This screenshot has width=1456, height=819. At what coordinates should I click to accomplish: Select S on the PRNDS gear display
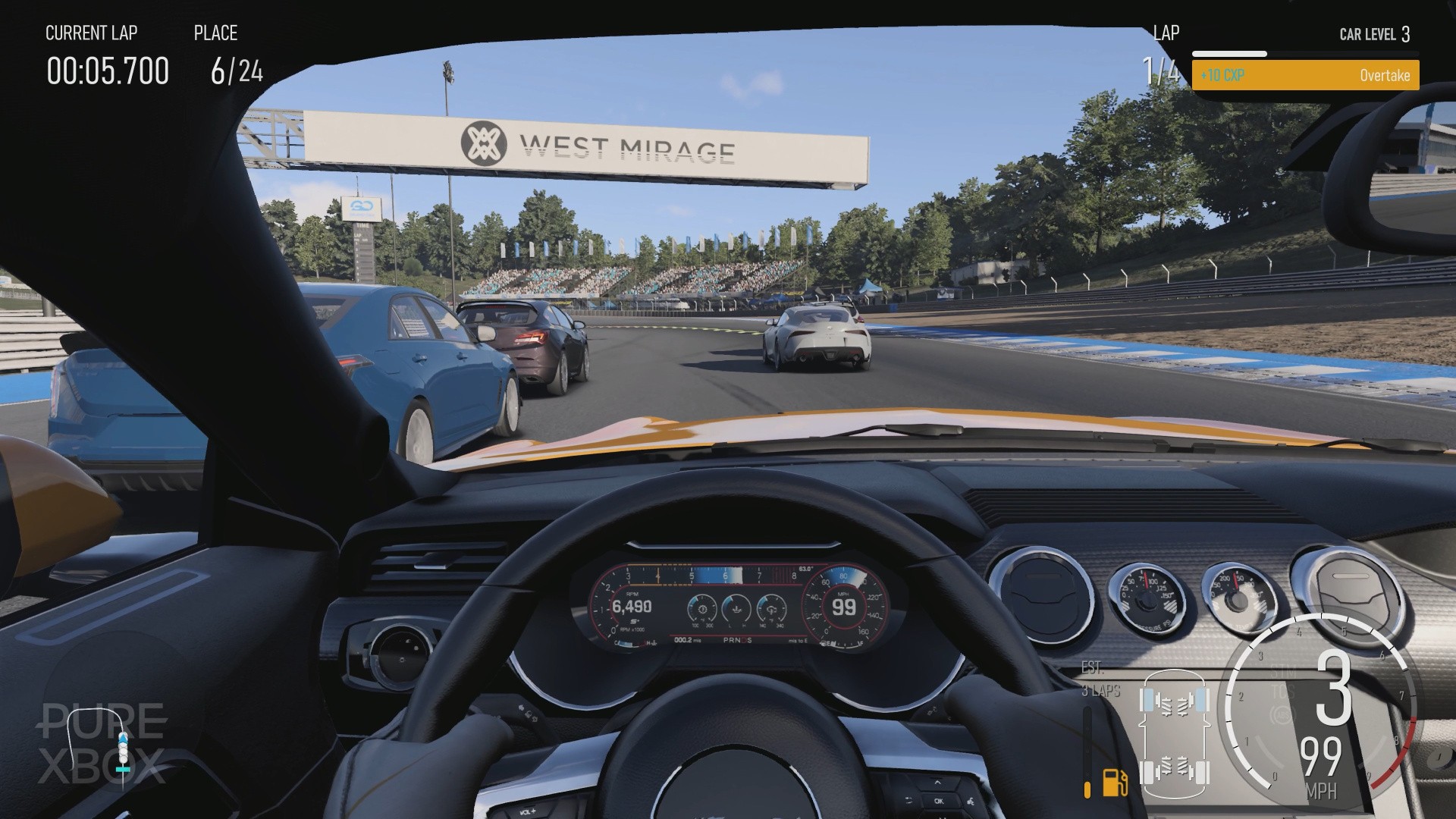[x=748, y=640]
